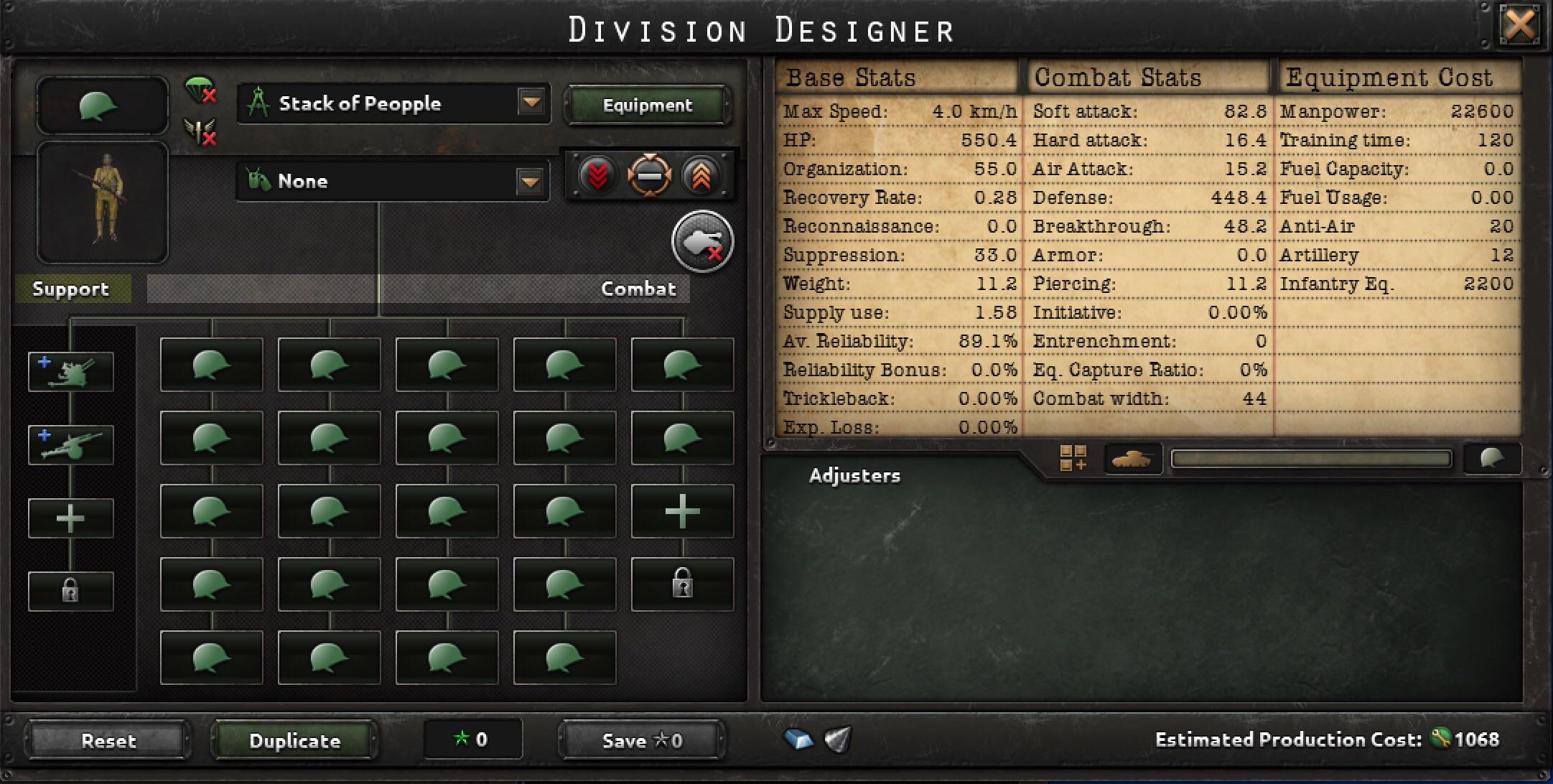The width and height of the screenshot is (1553, 784).
Task: Add the support anti-tank company
Action: tap(70, 444)
